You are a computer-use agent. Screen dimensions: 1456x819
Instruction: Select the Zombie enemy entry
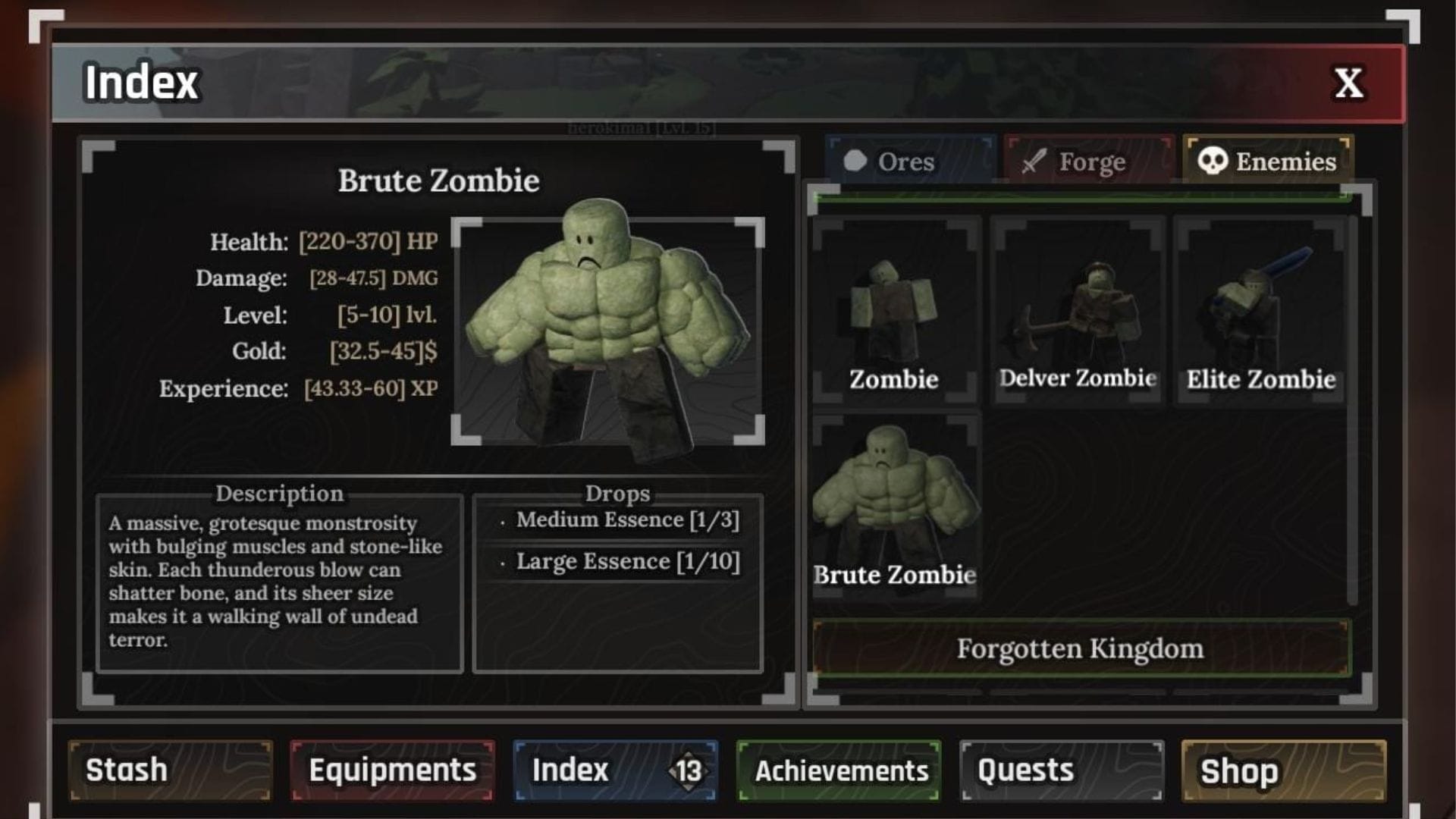point(895,311)
